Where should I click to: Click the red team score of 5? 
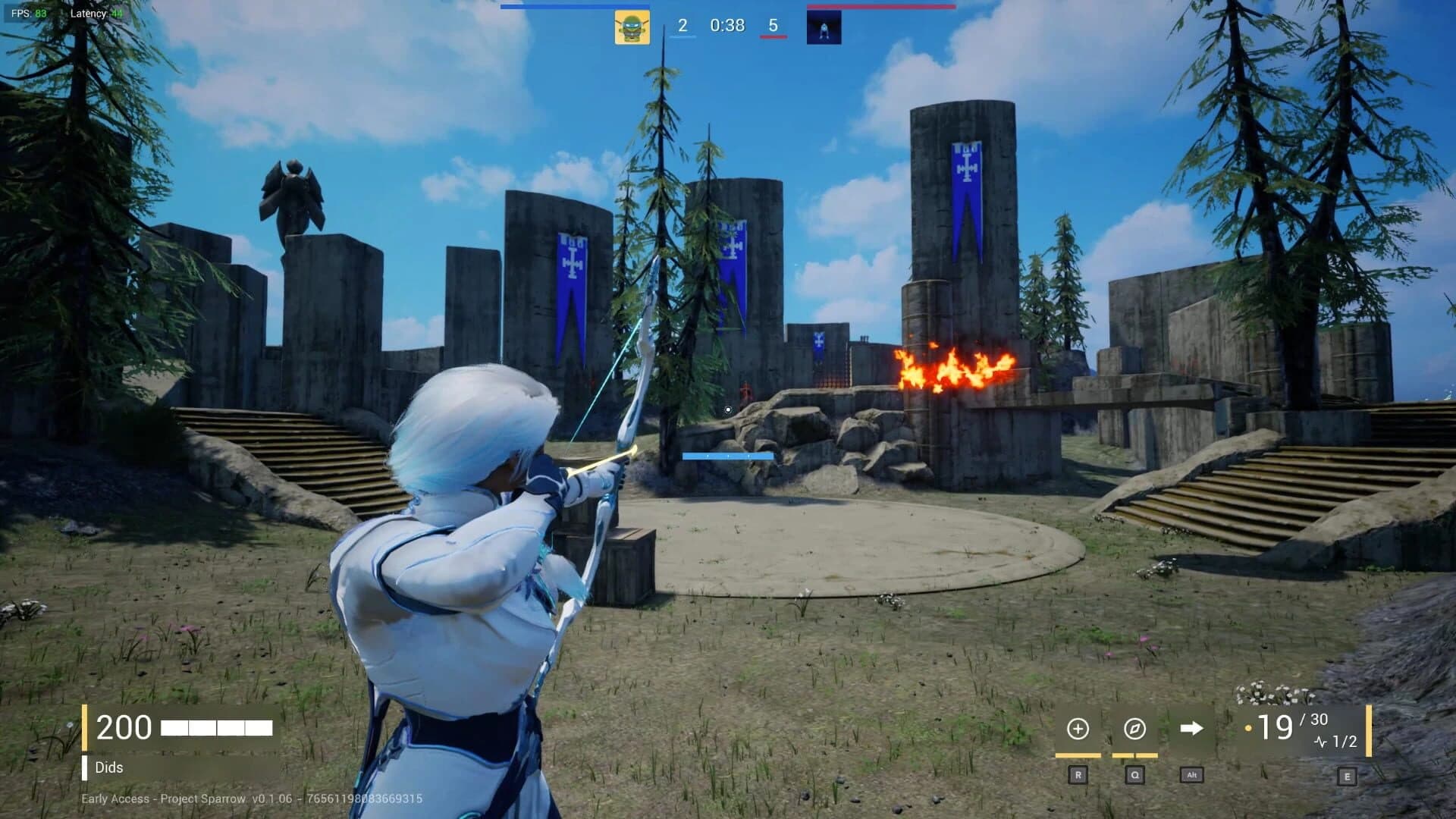point(771,25)
